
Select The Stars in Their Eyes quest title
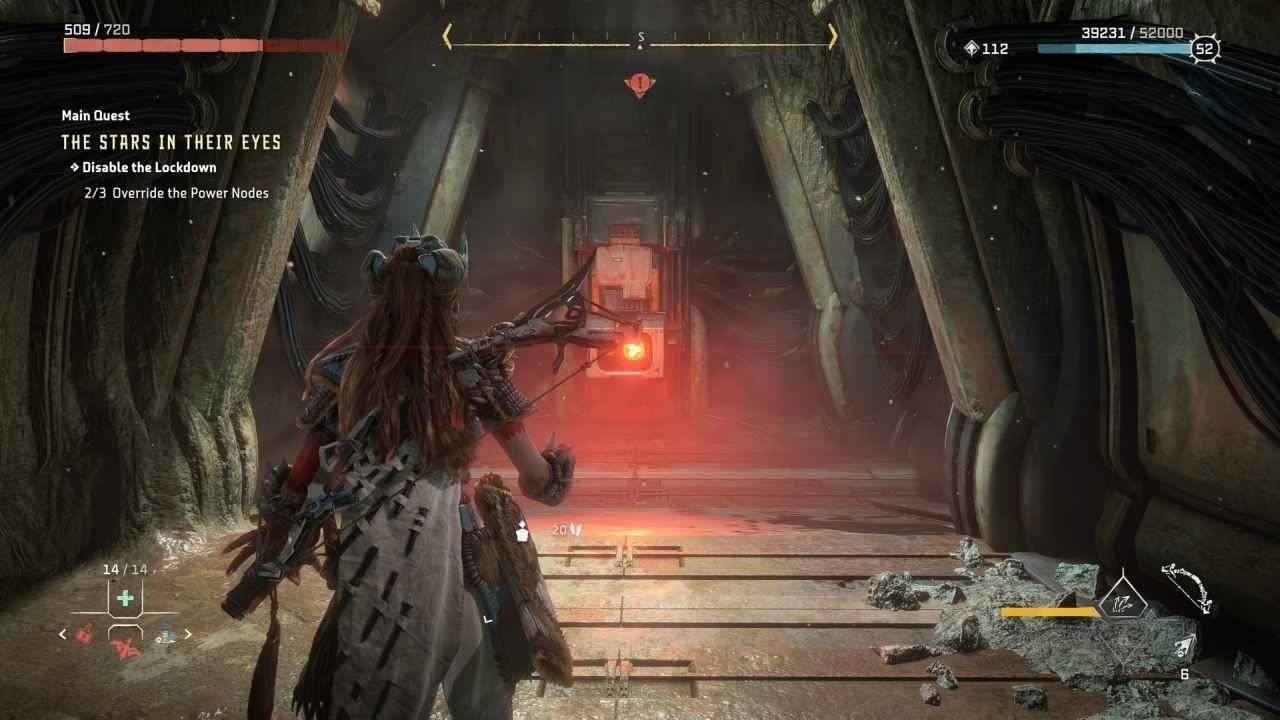coord(171,142)
